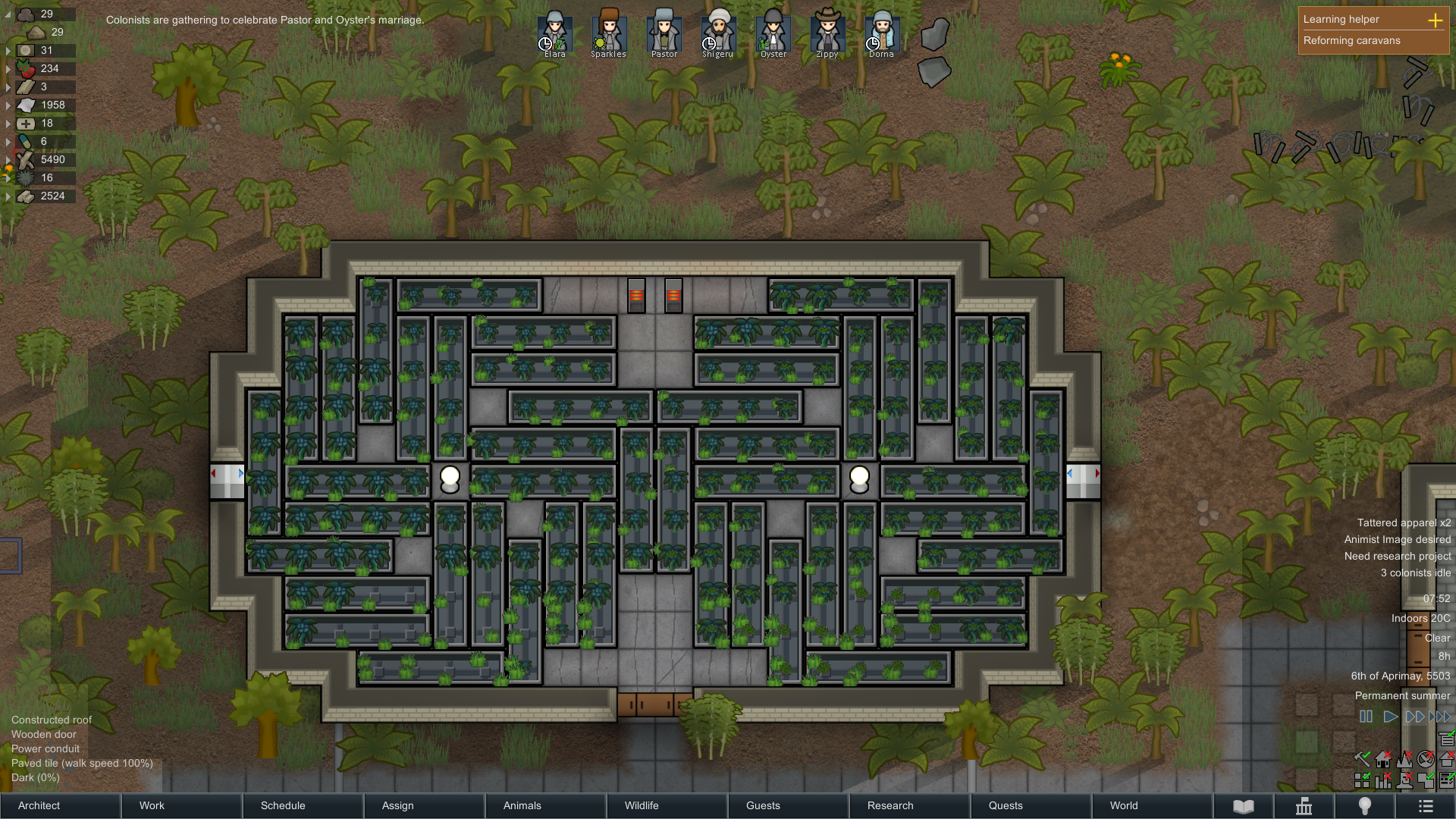Expand the Learning helper panel via plus
This screenshot has width=1456, height=819.
[1436, 20]
